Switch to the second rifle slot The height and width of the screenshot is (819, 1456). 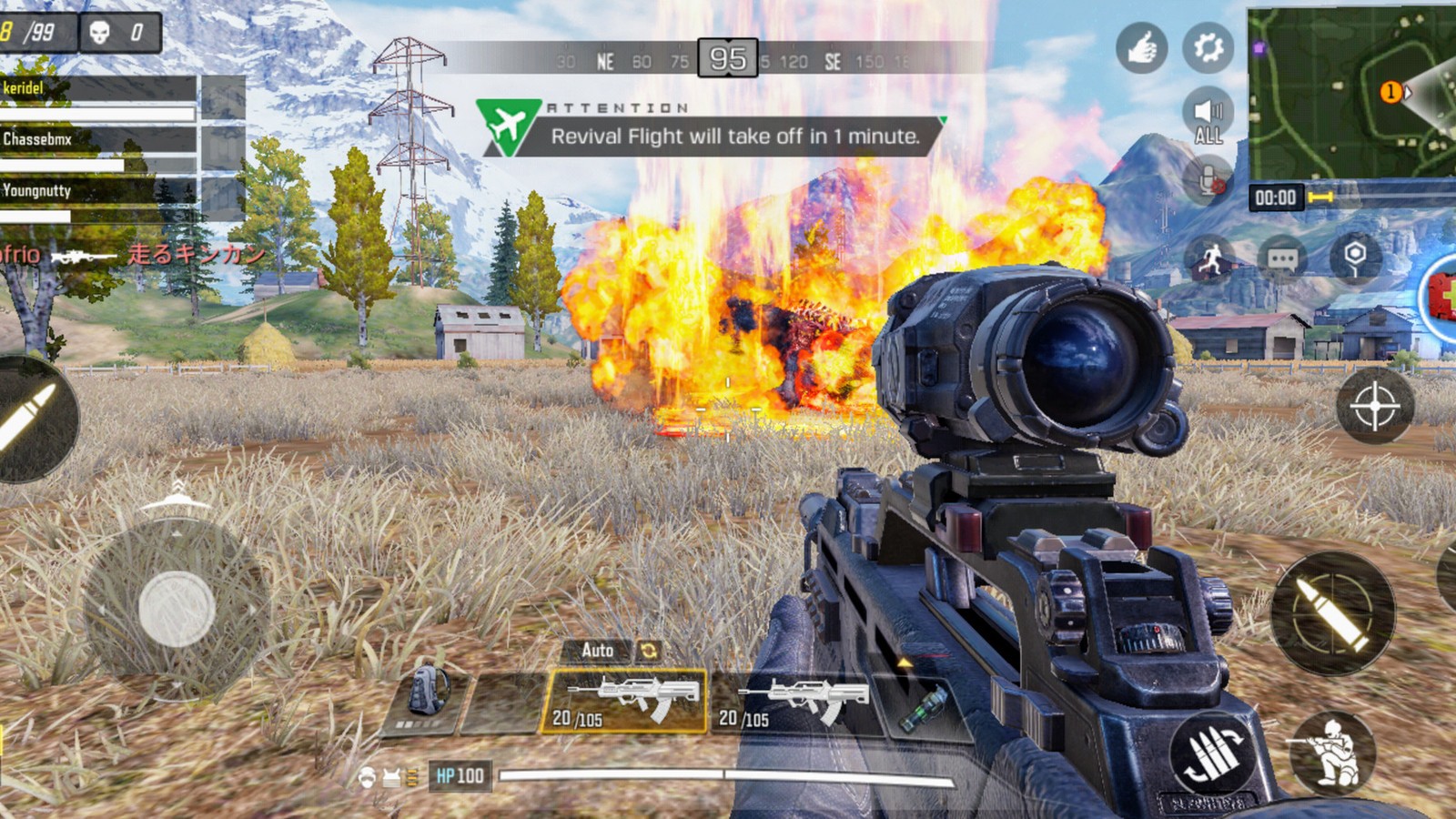pyautogui.click(x=792, y=703)
